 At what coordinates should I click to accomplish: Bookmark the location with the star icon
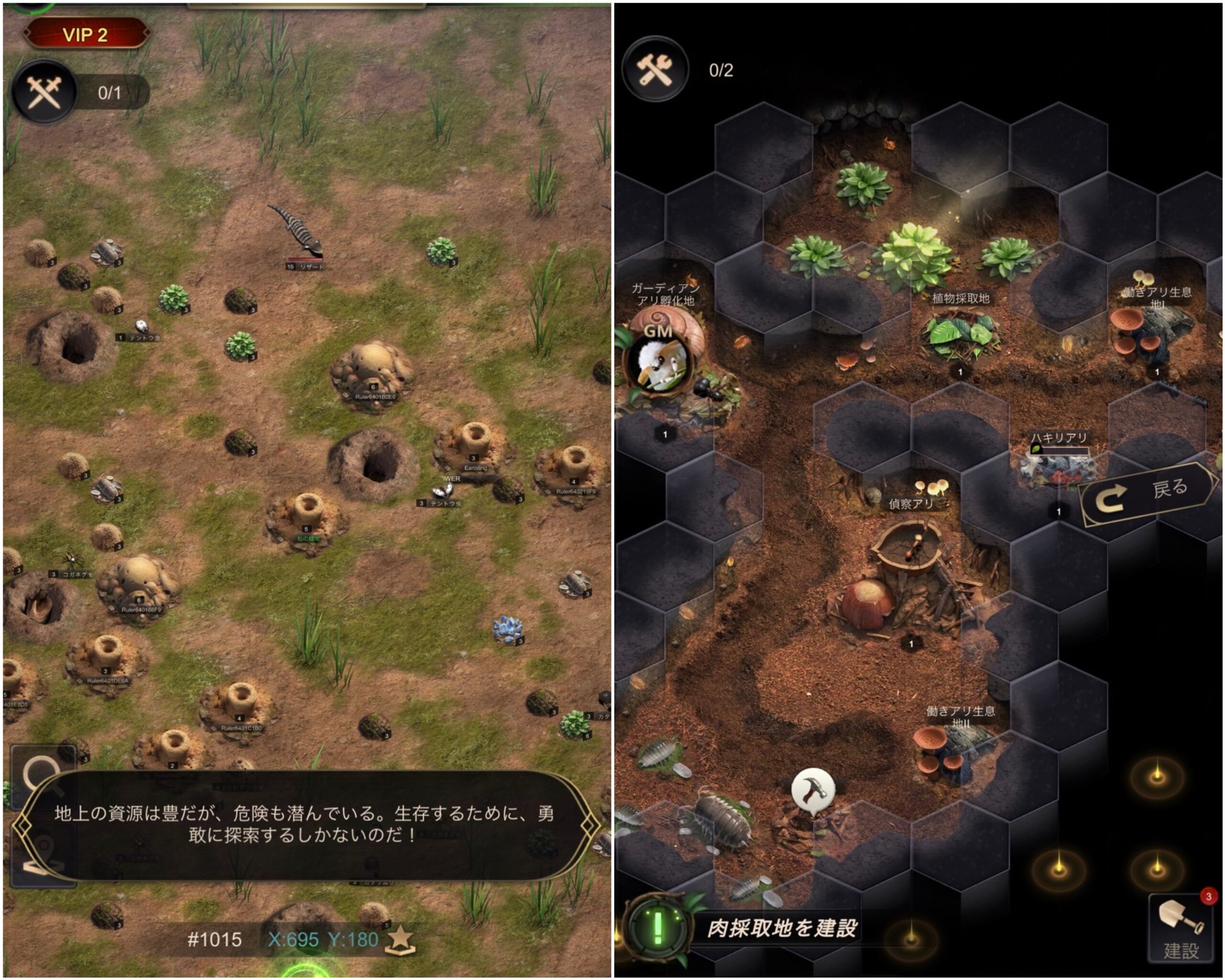(400, 939)
